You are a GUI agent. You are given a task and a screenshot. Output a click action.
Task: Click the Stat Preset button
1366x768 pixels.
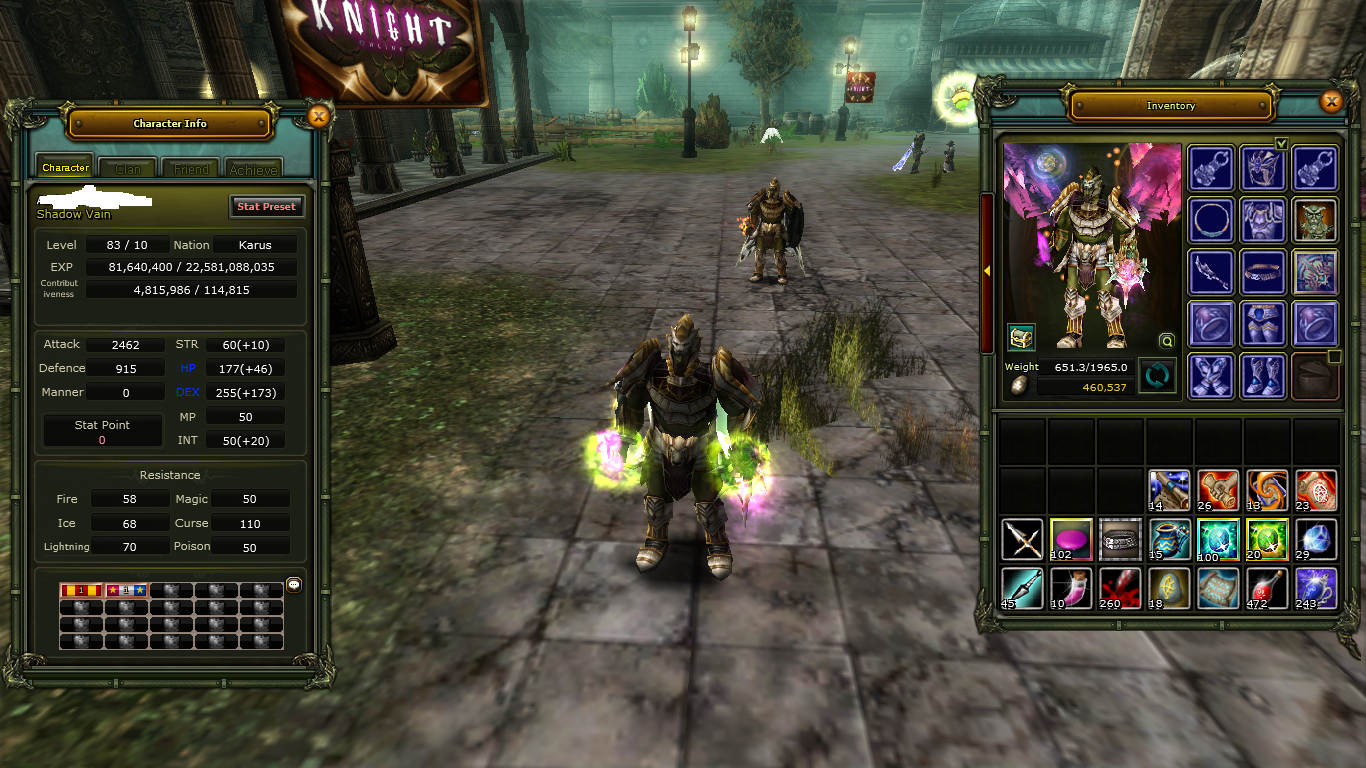point(266,206)
